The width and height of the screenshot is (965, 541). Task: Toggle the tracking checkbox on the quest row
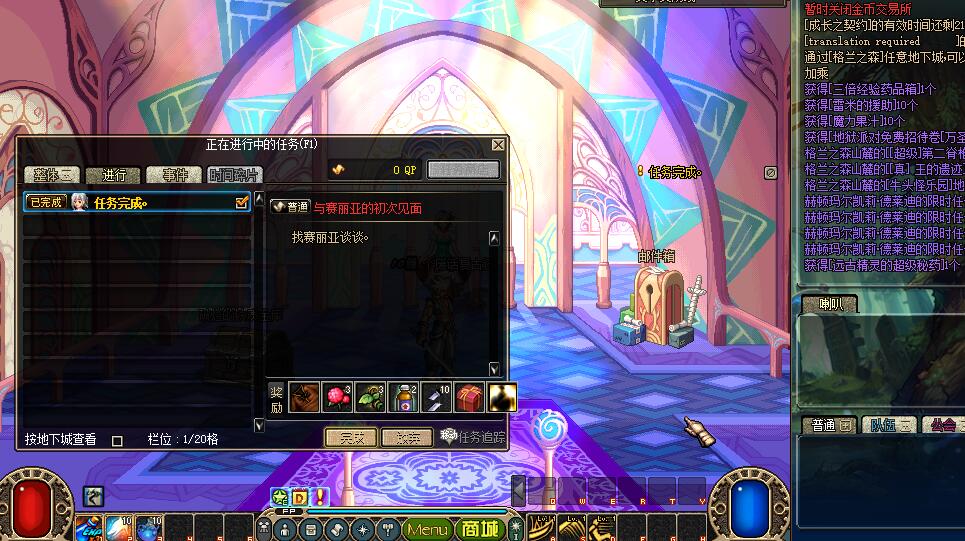click(x=241, y=202)
